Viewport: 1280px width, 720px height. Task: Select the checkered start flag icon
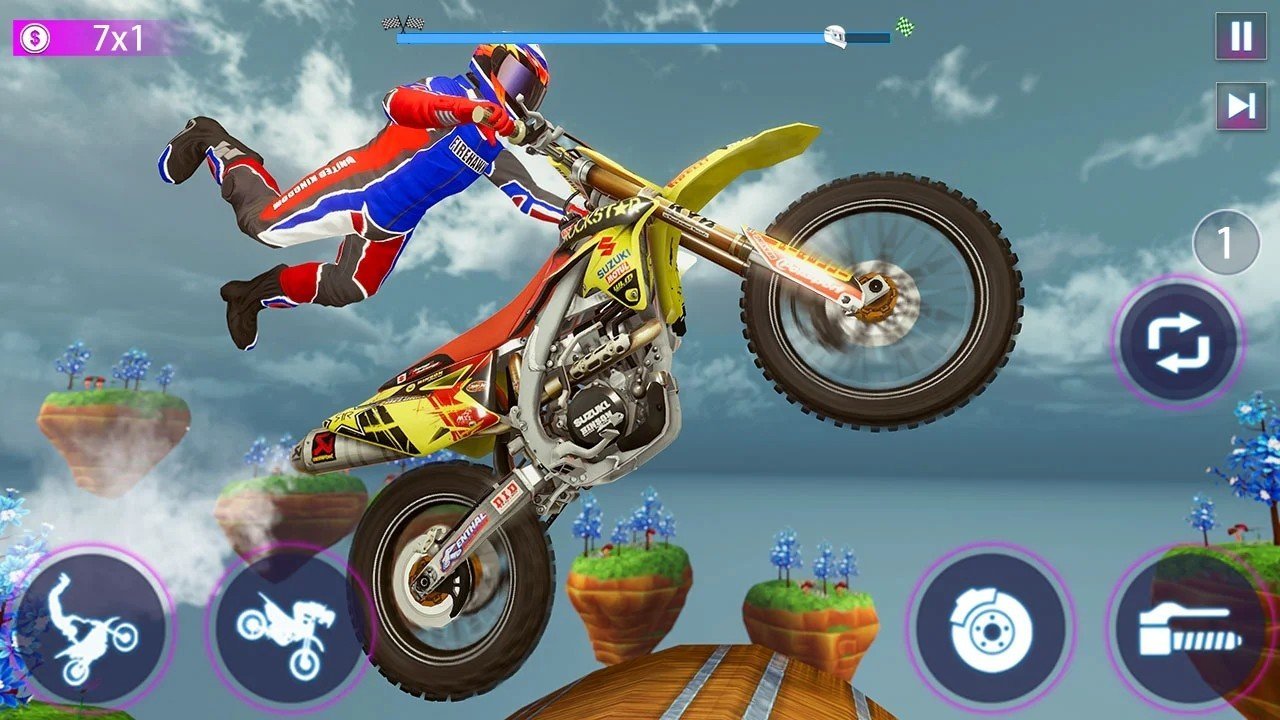coord(390,21)
